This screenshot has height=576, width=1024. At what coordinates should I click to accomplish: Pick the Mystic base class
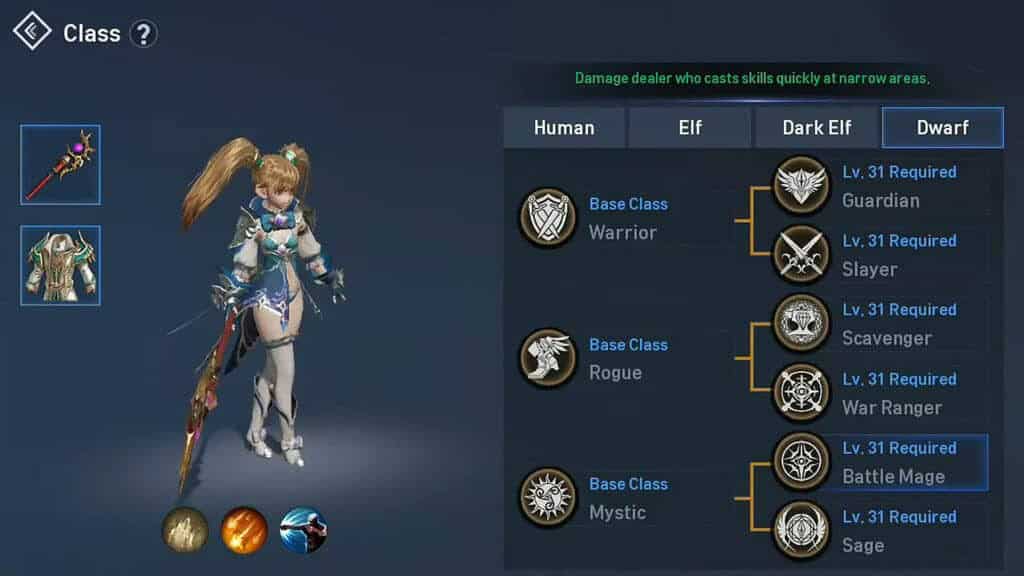pos(548,498)
